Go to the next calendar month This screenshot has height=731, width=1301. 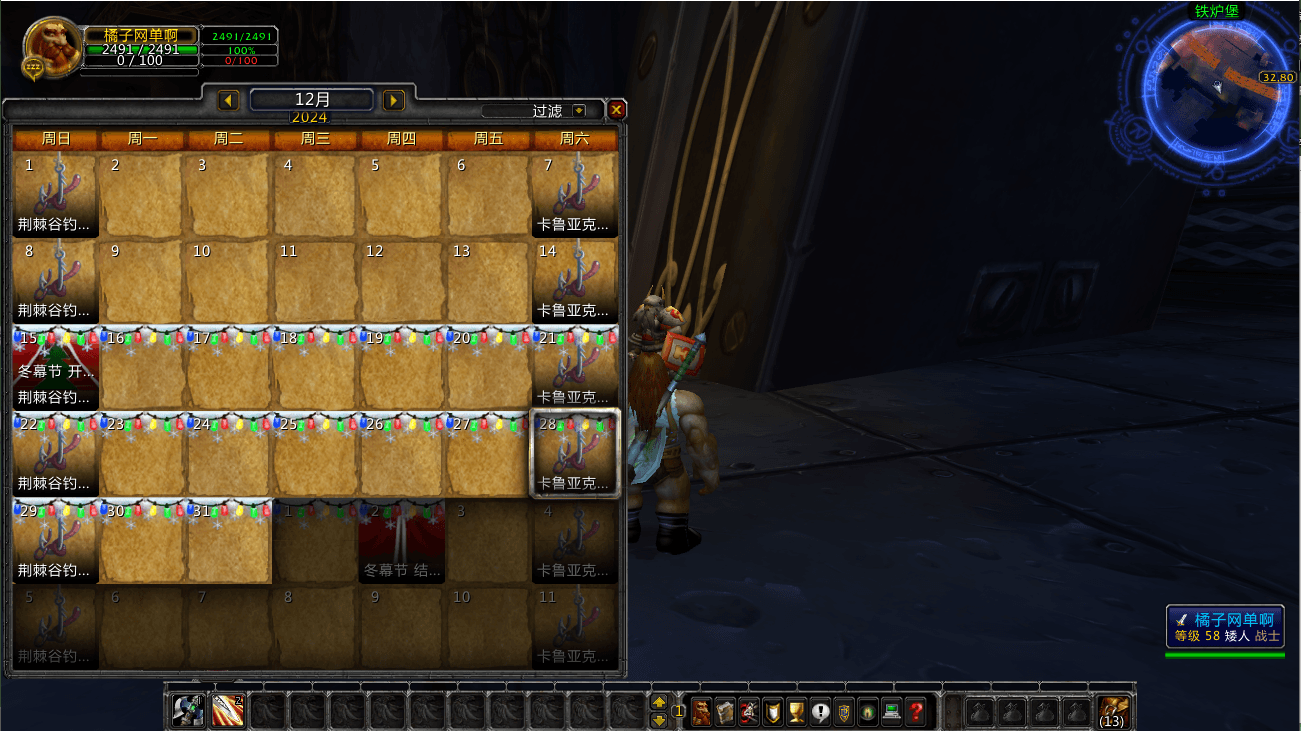click(394, 100)
